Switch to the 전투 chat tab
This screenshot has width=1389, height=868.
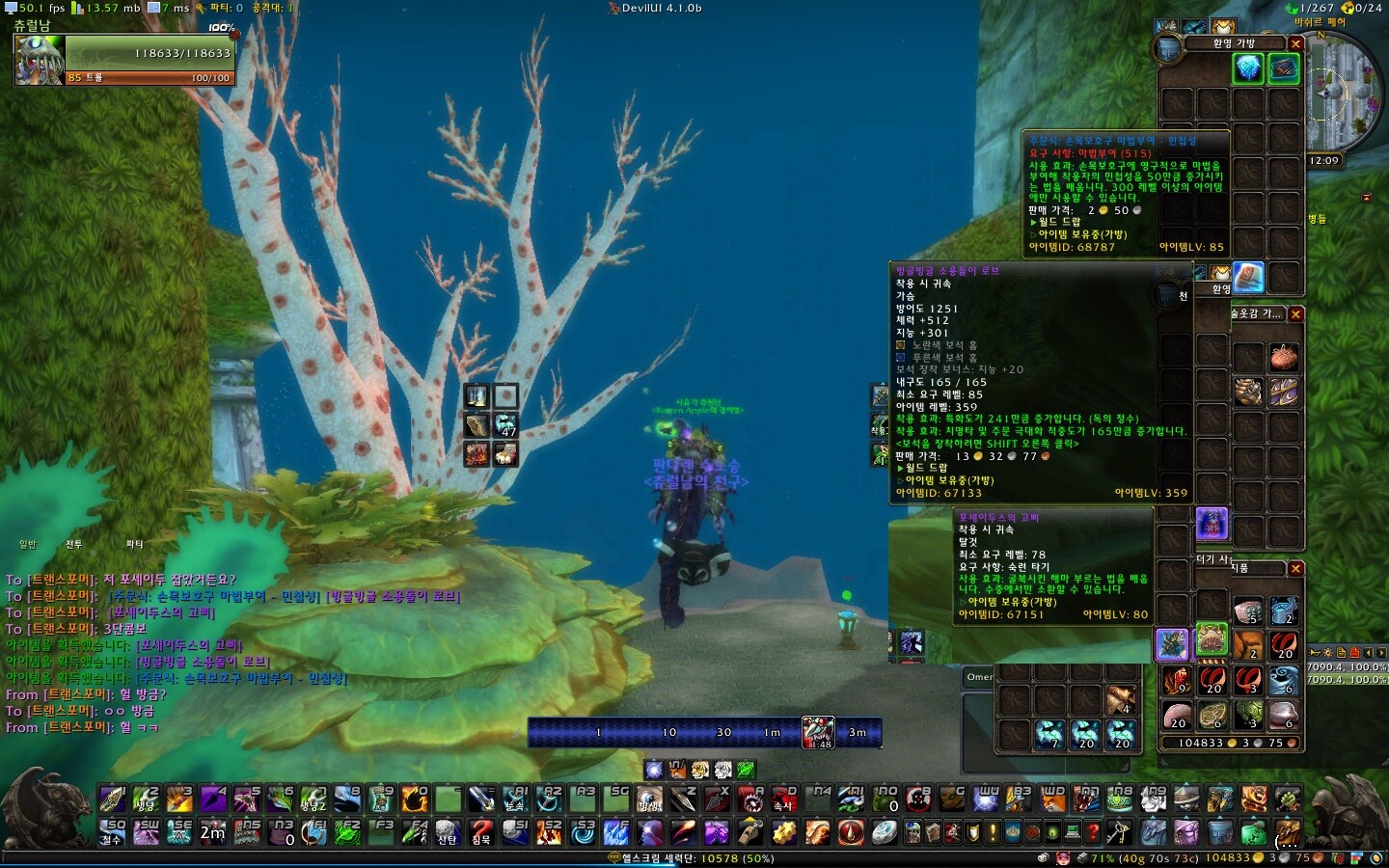[74, 545]
